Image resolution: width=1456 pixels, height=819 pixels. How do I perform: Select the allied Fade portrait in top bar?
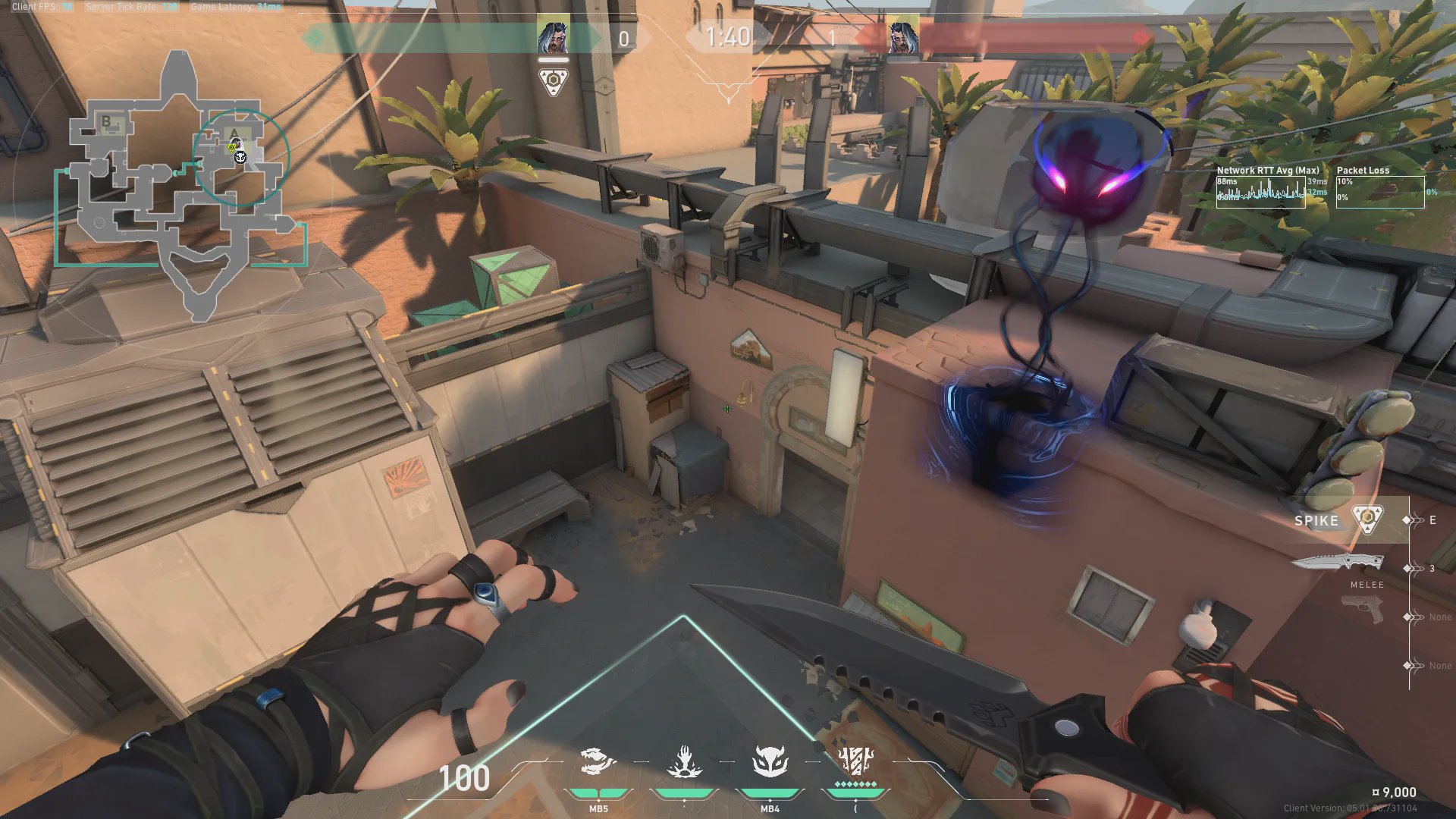pos(553,37)
